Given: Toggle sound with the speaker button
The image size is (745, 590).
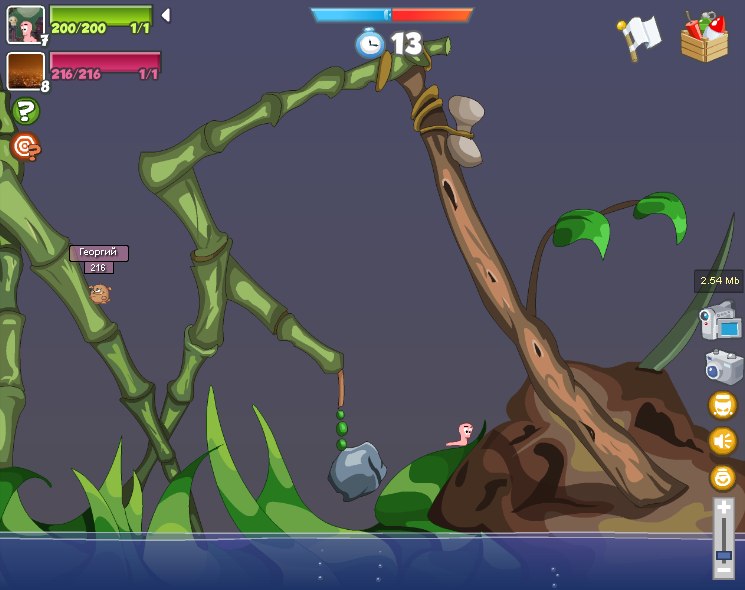Looking at the screenshot, I should (x=722, y=440).
